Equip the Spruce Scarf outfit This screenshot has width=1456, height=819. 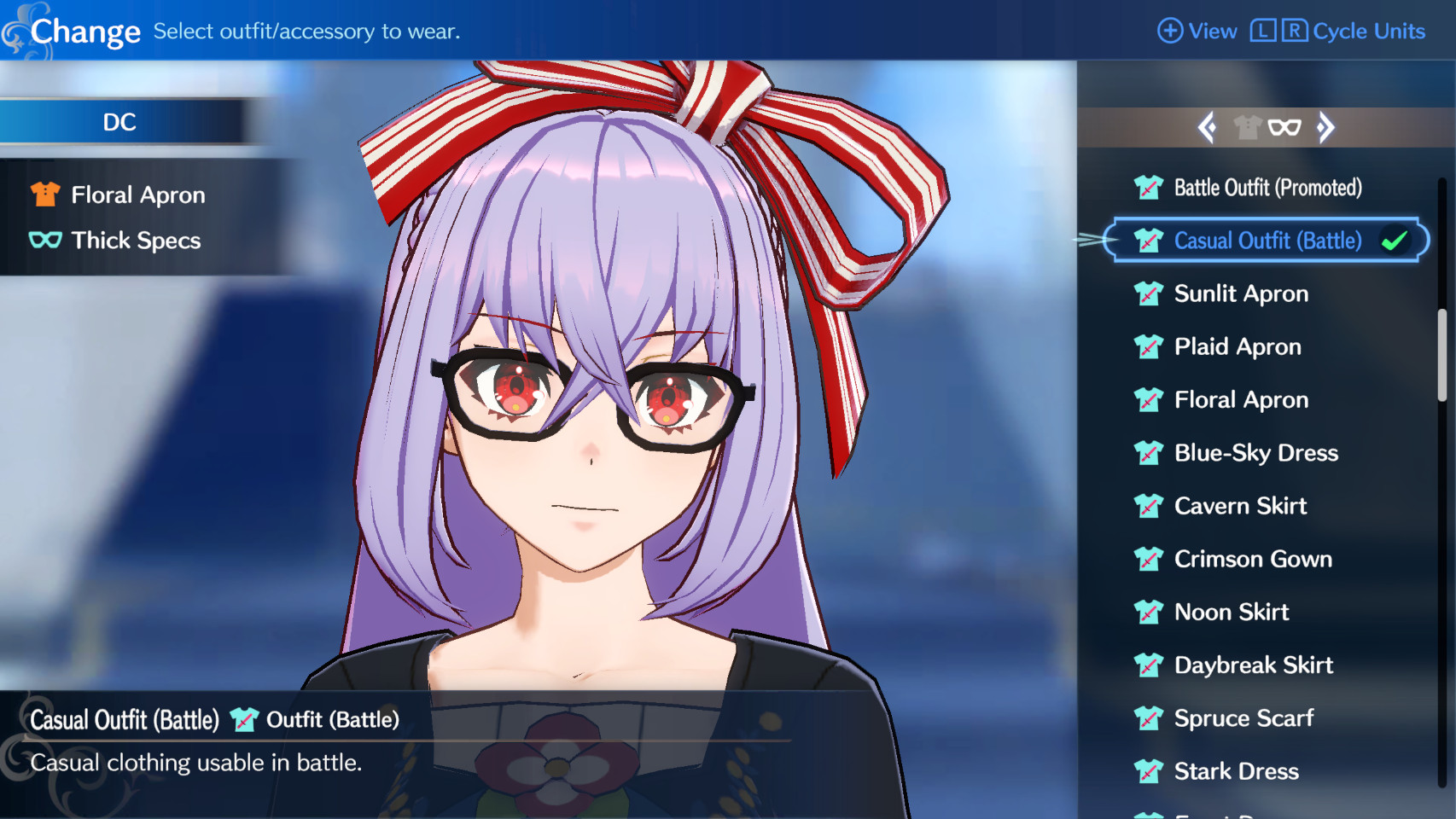click(x=1243, y=718)
